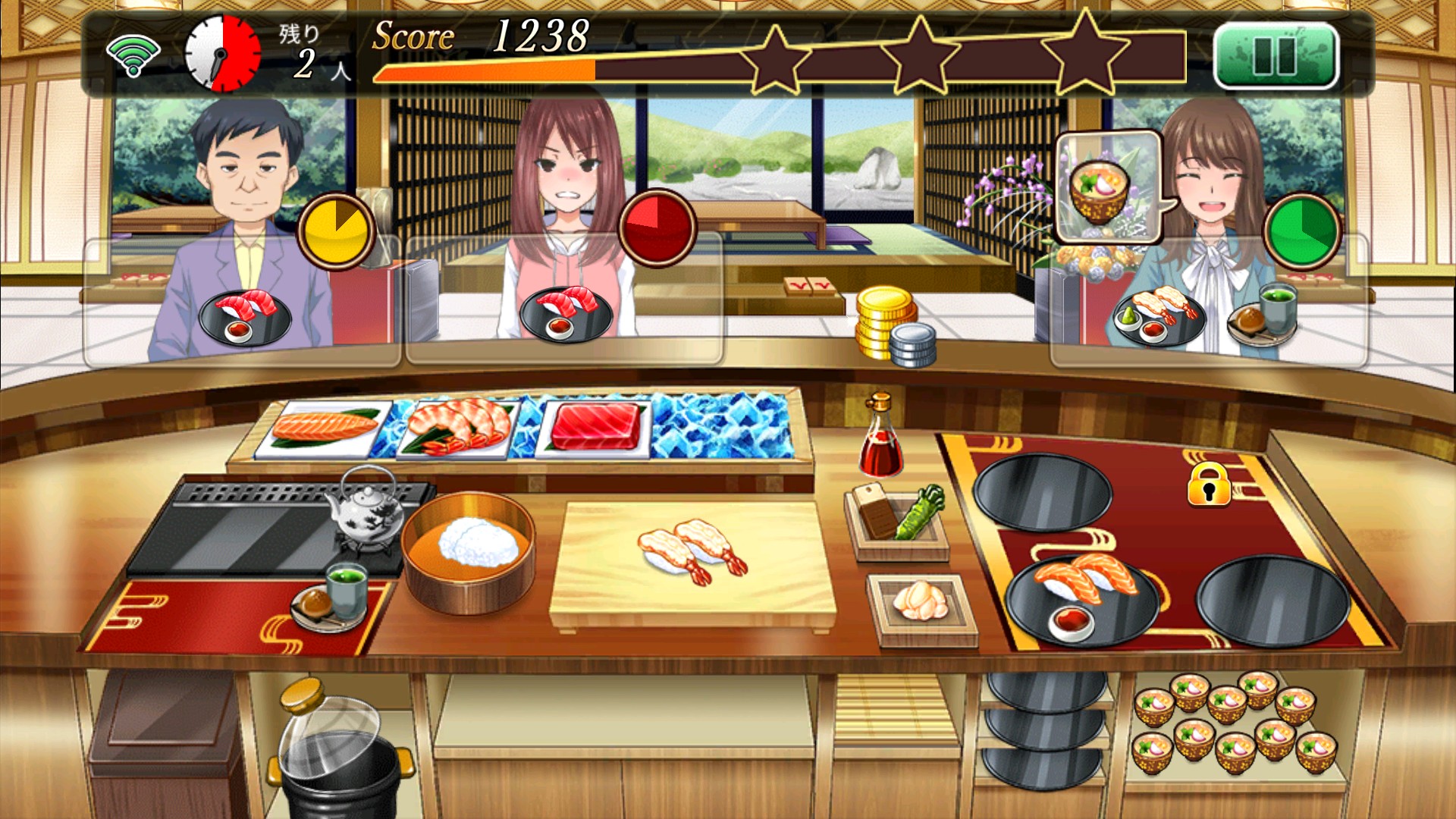The height and width of the screenshot is (819, 1456).
Task: Pause the game with the green button
Action: tap(1276, 55)
